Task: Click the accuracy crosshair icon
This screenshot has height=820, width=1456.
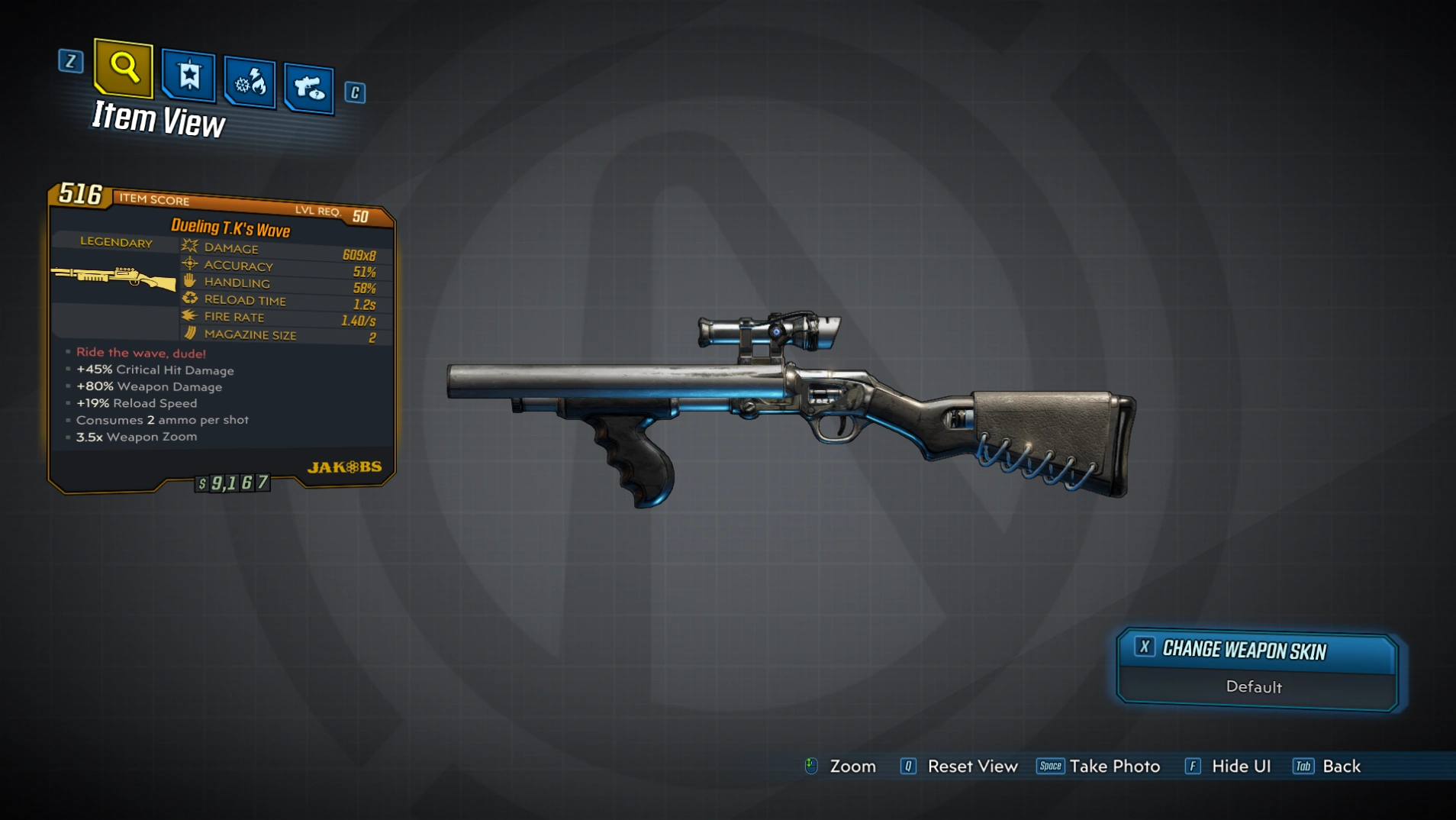Action: click(188, 264)
